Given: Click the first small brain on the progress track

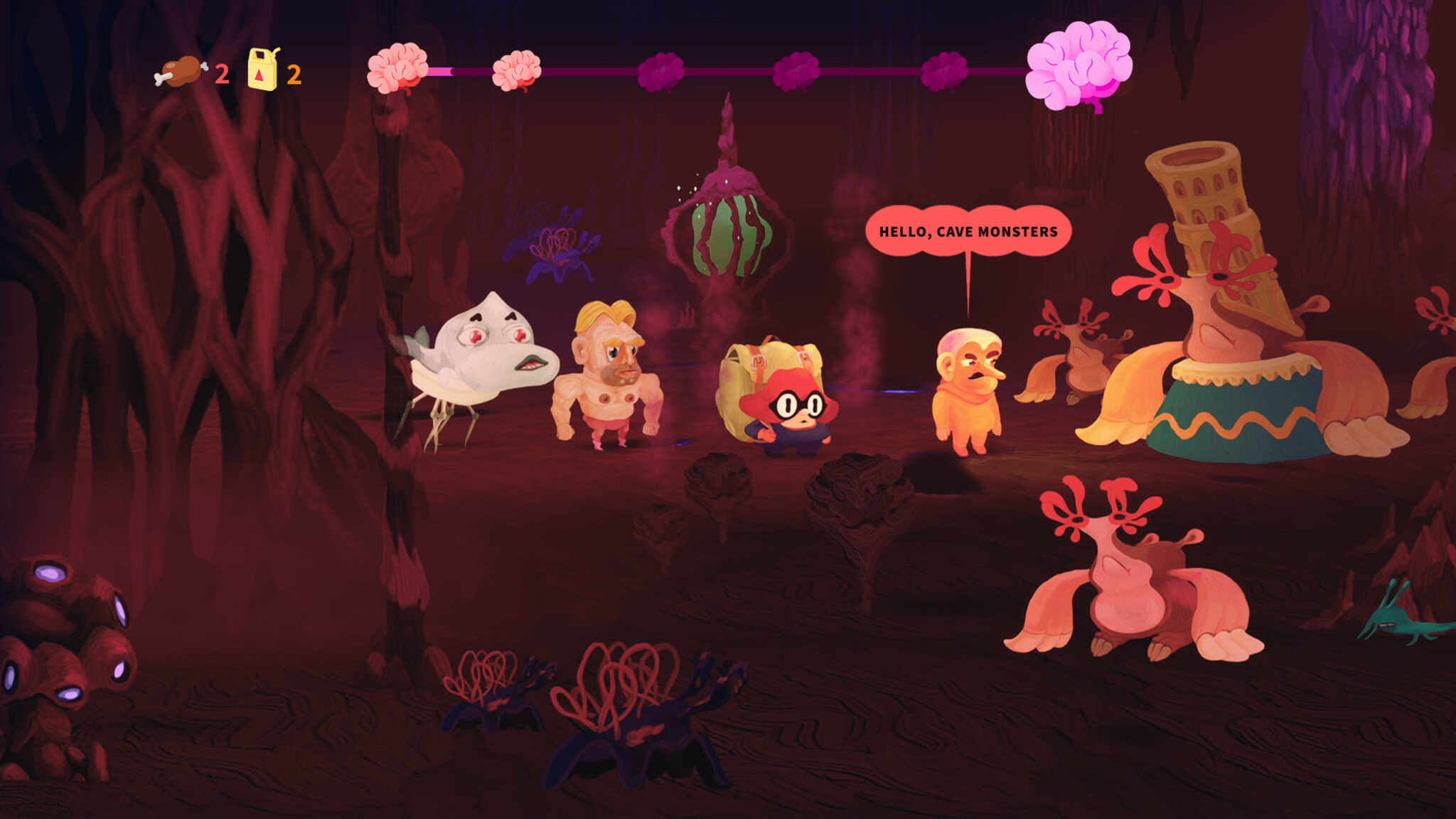Looking at the screenshot, I should [398, 68].
